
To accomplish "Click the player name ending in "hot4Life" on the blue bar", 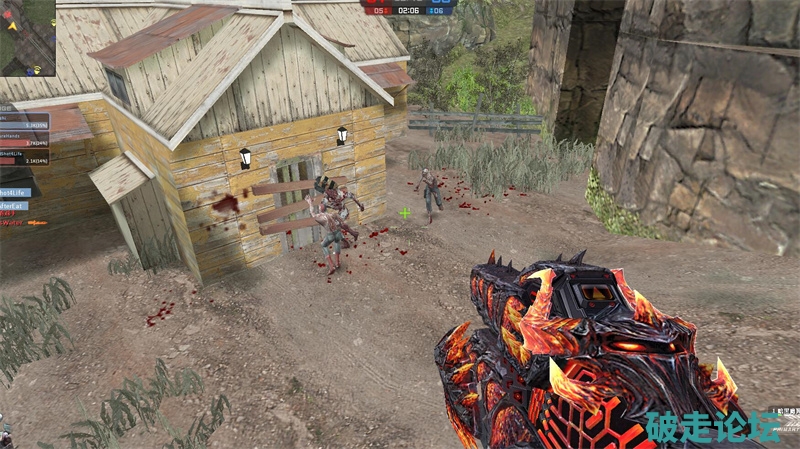I will click(x=15, y=192).
